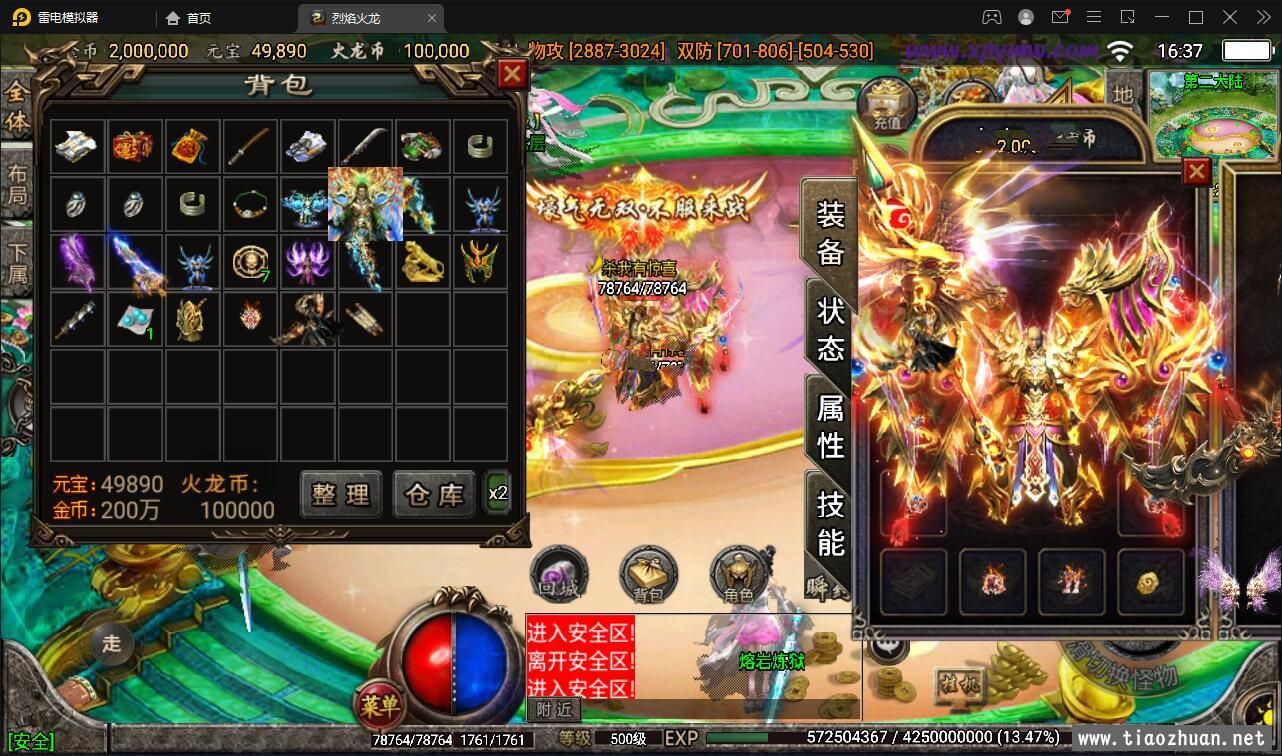Screen dimensions: 1282x756
Task: Open the 仓库 warehouse
Action: tap(434, 494)
